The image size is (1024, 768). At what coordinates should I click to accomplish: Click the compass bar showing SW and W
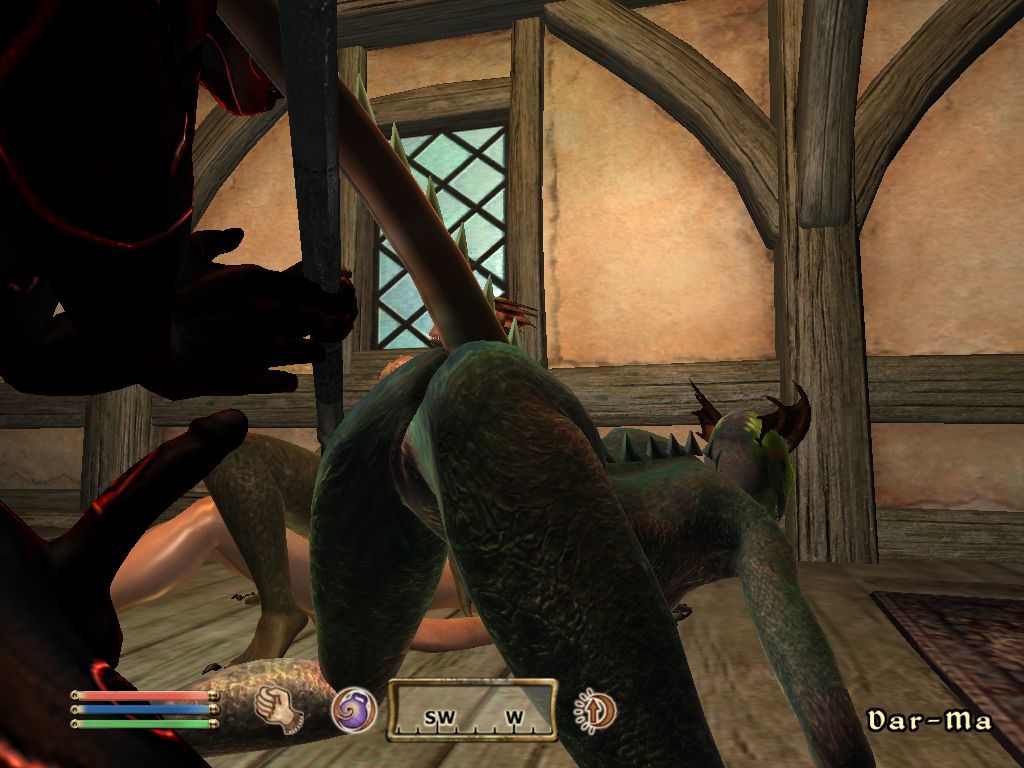[x=471, y=711]
